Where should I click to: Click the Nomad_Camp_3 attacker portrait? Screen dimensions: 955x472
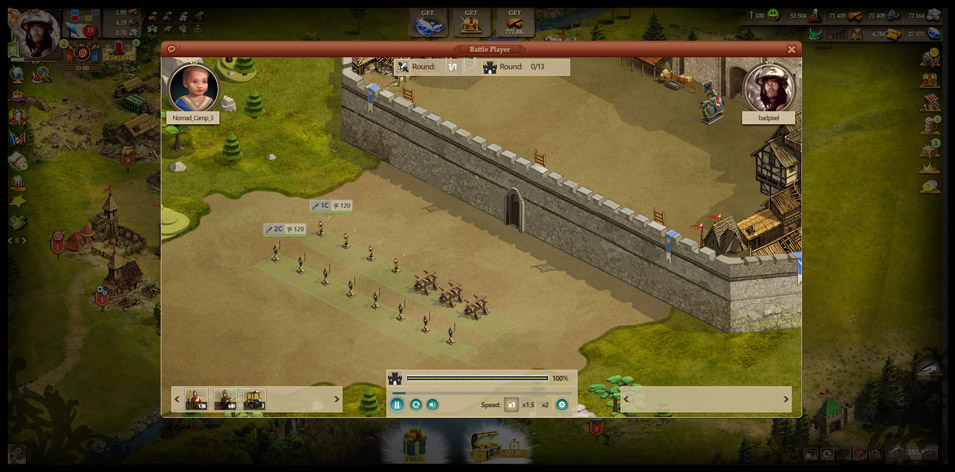193,88
